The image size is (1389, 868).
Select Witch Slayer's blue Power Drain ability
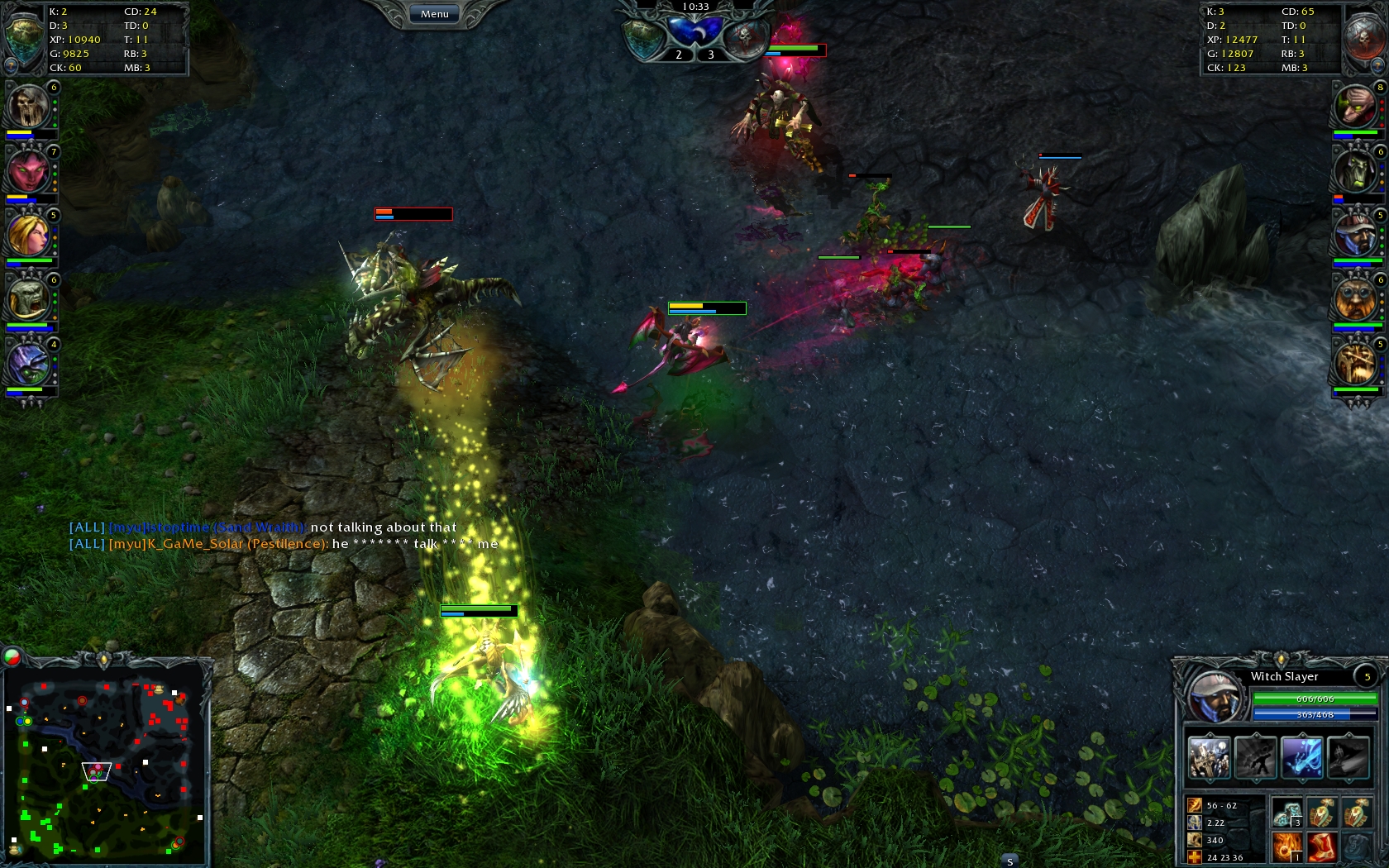[1302, 757]
